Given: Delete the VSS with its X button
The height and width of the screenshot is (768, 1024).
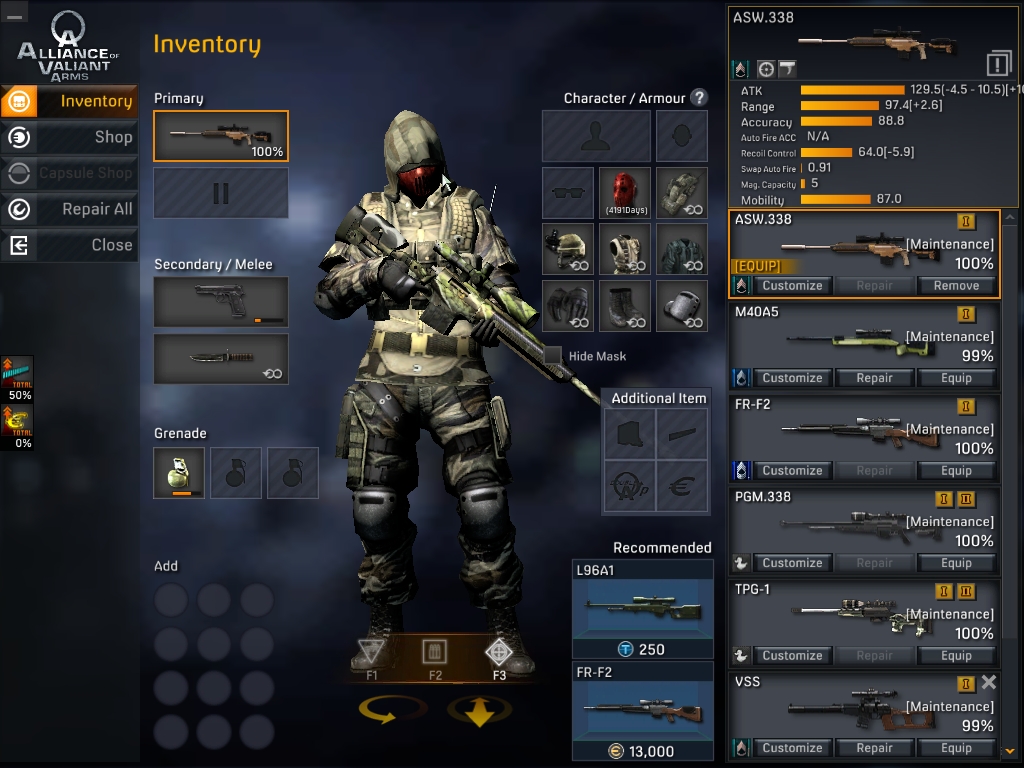Looking at the screenshot, I should 988,682.
